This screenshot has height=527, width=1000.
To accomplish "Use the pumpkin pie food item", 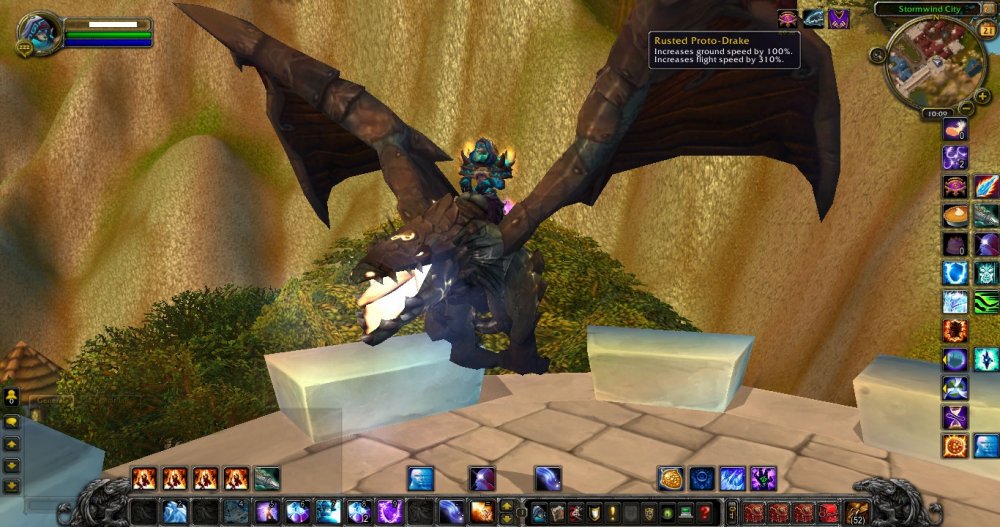I will 955,215.
